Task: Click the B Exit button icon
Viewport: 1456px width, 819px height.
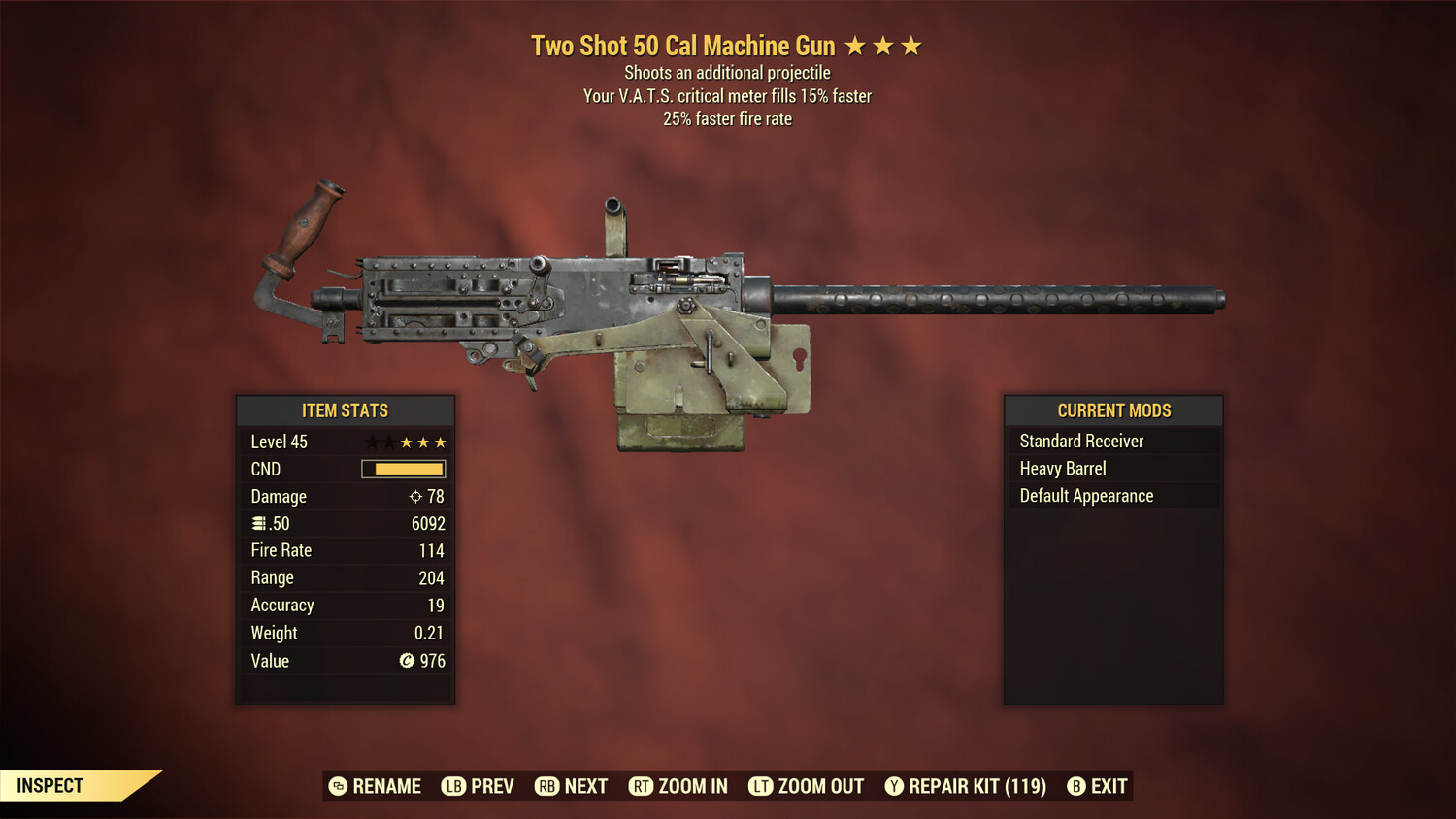Action: click(x=1076, y=786)
